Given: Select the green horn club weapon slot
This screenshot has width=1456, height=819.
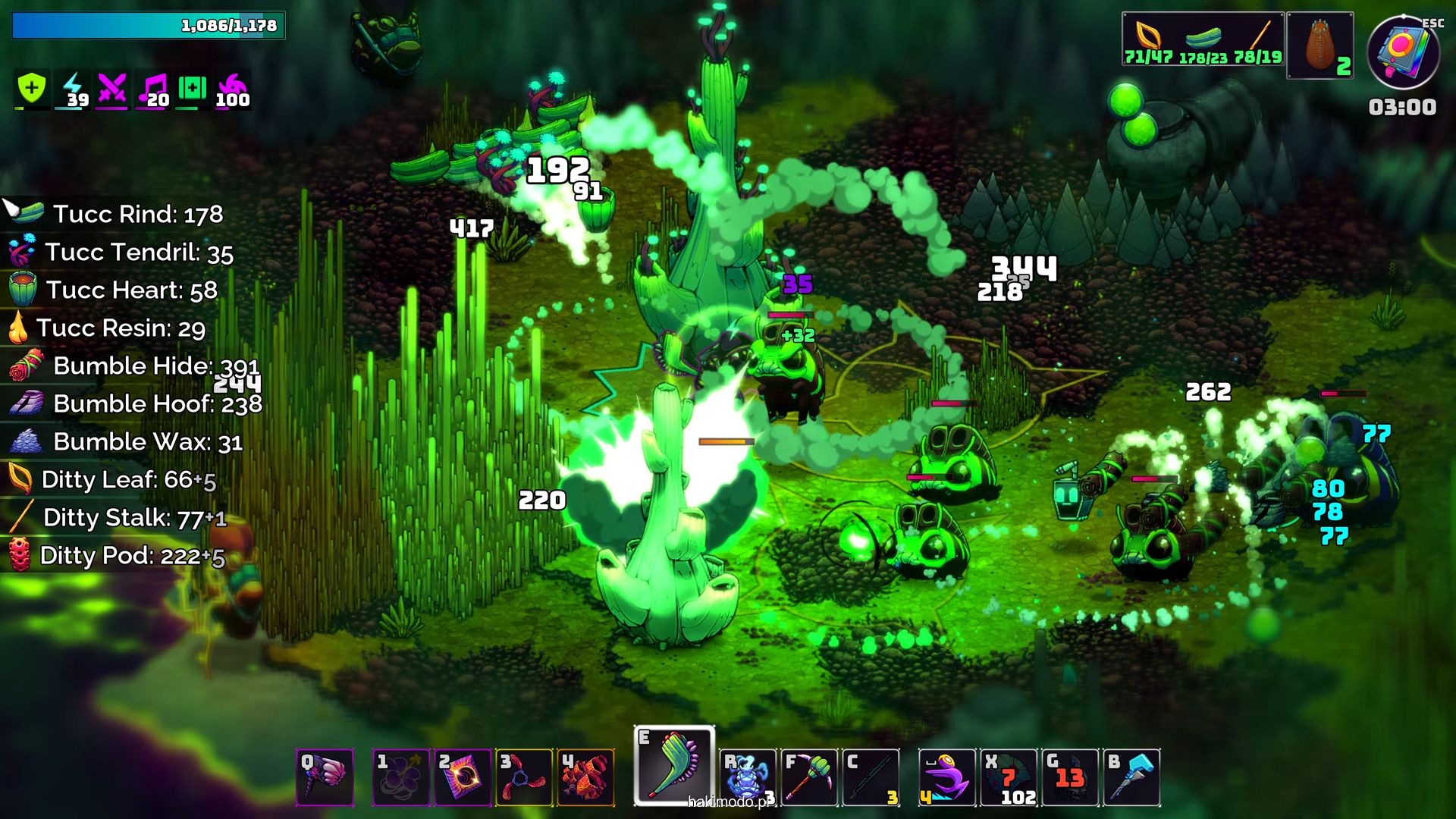Looking at the screenshot, I should (x=673, y=766).
